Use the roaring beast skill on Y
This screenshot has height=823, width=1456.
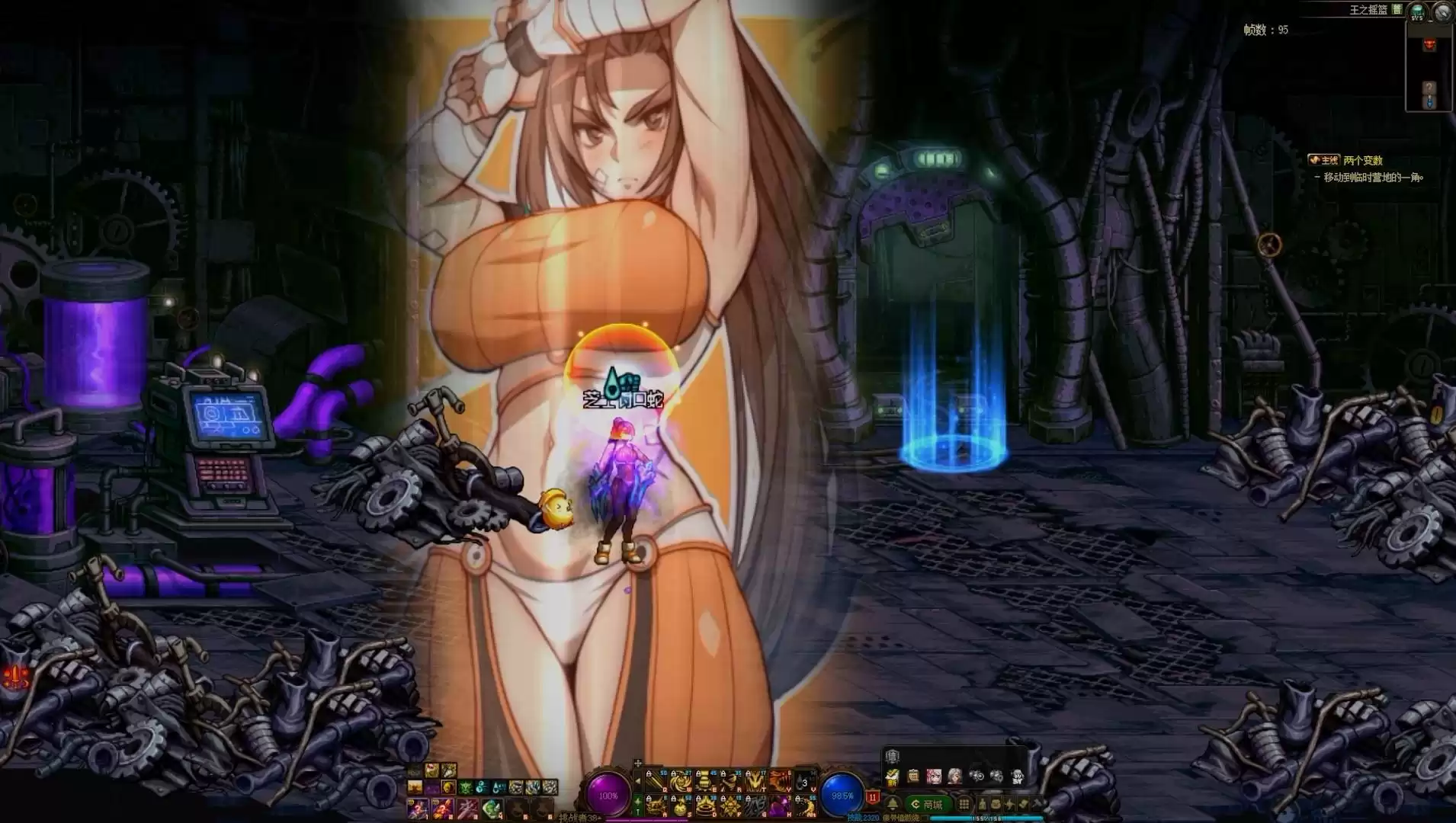[780, 780]
